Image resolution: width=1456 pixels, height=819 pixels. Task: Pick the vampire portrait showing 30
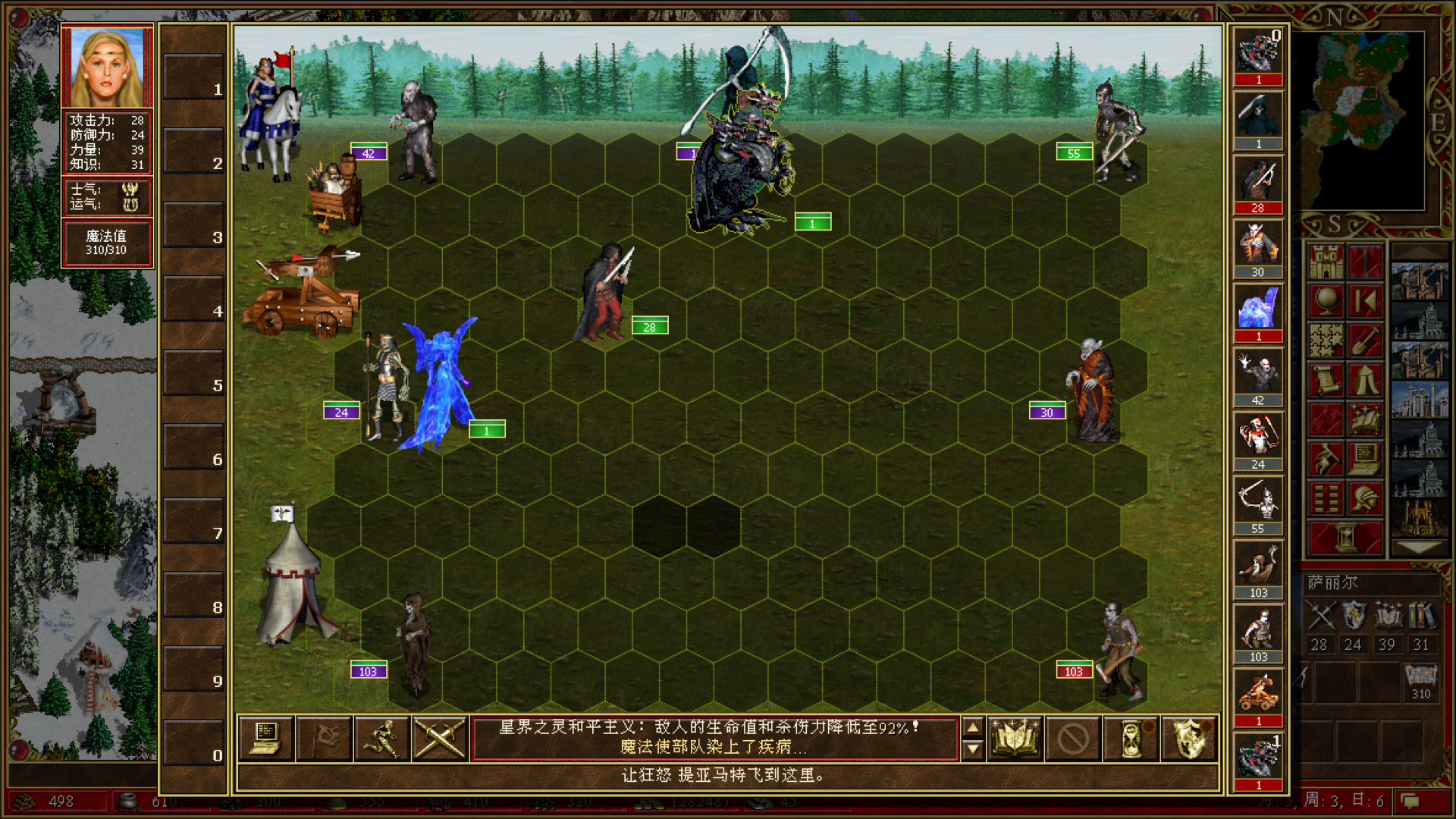(x=1258, y=244)
